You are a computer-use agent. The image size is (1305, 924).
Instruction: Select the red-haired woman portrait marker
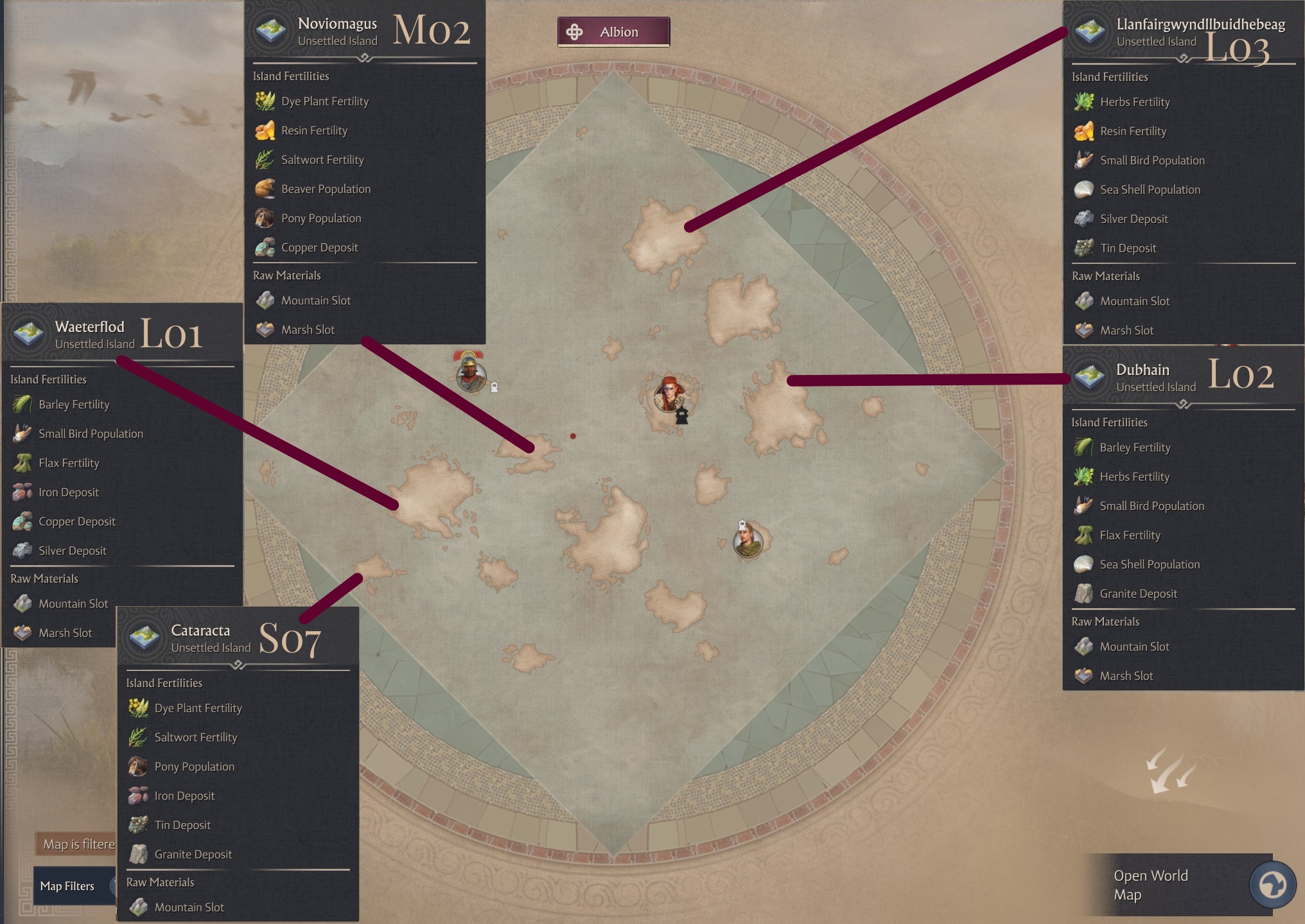coord(669,394)
